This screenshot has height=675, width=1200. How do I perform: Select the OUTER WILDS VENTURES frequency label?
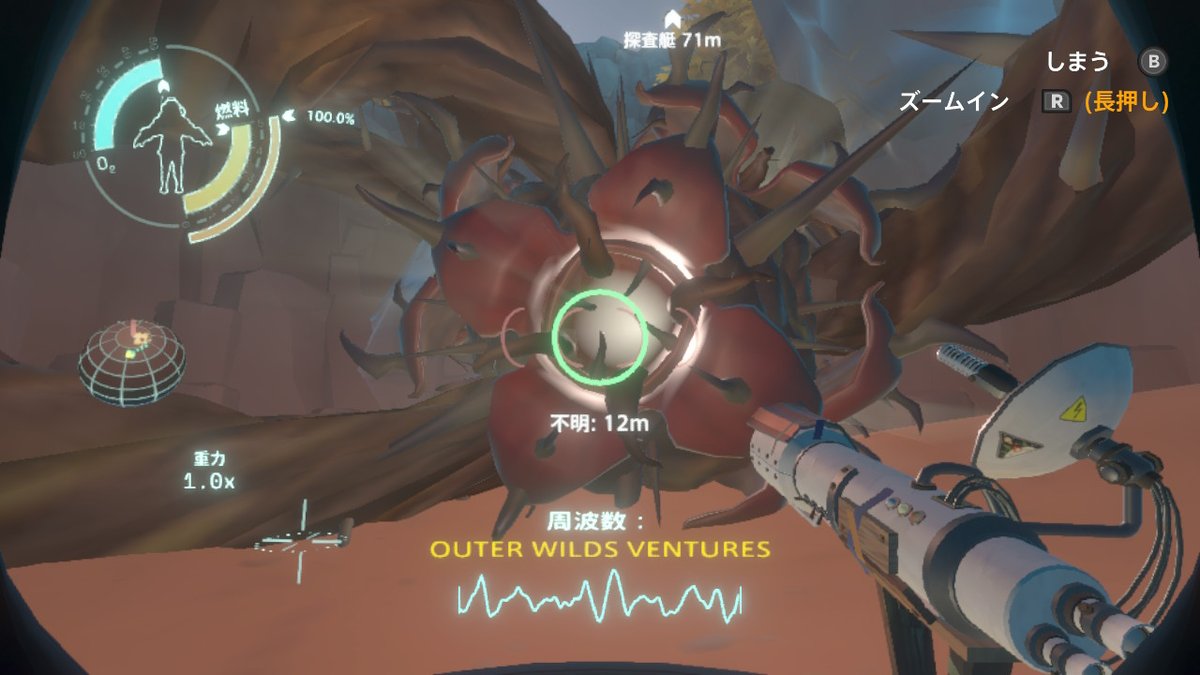tap(599, 549)
